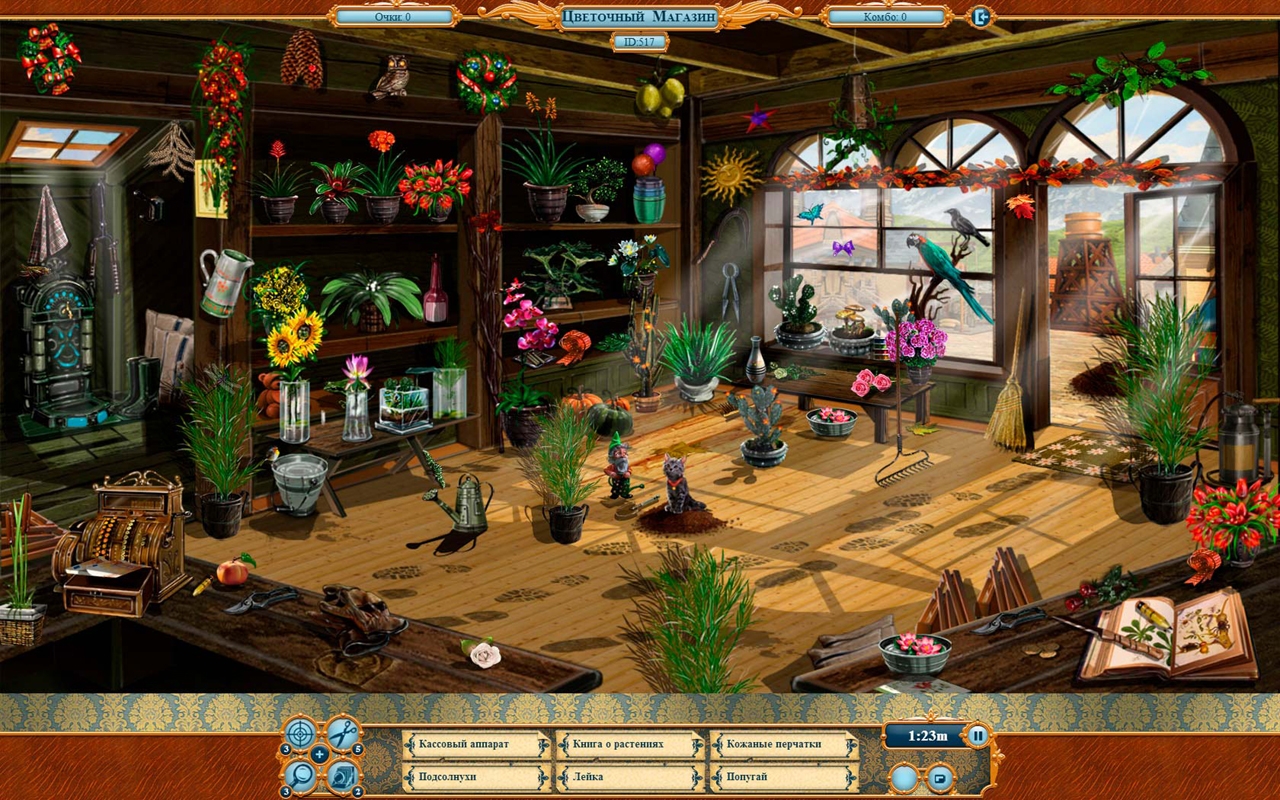This screenshot has width=1280, height=800.
Task: Click the plus button between the tools
Action: tap(320, 754)
